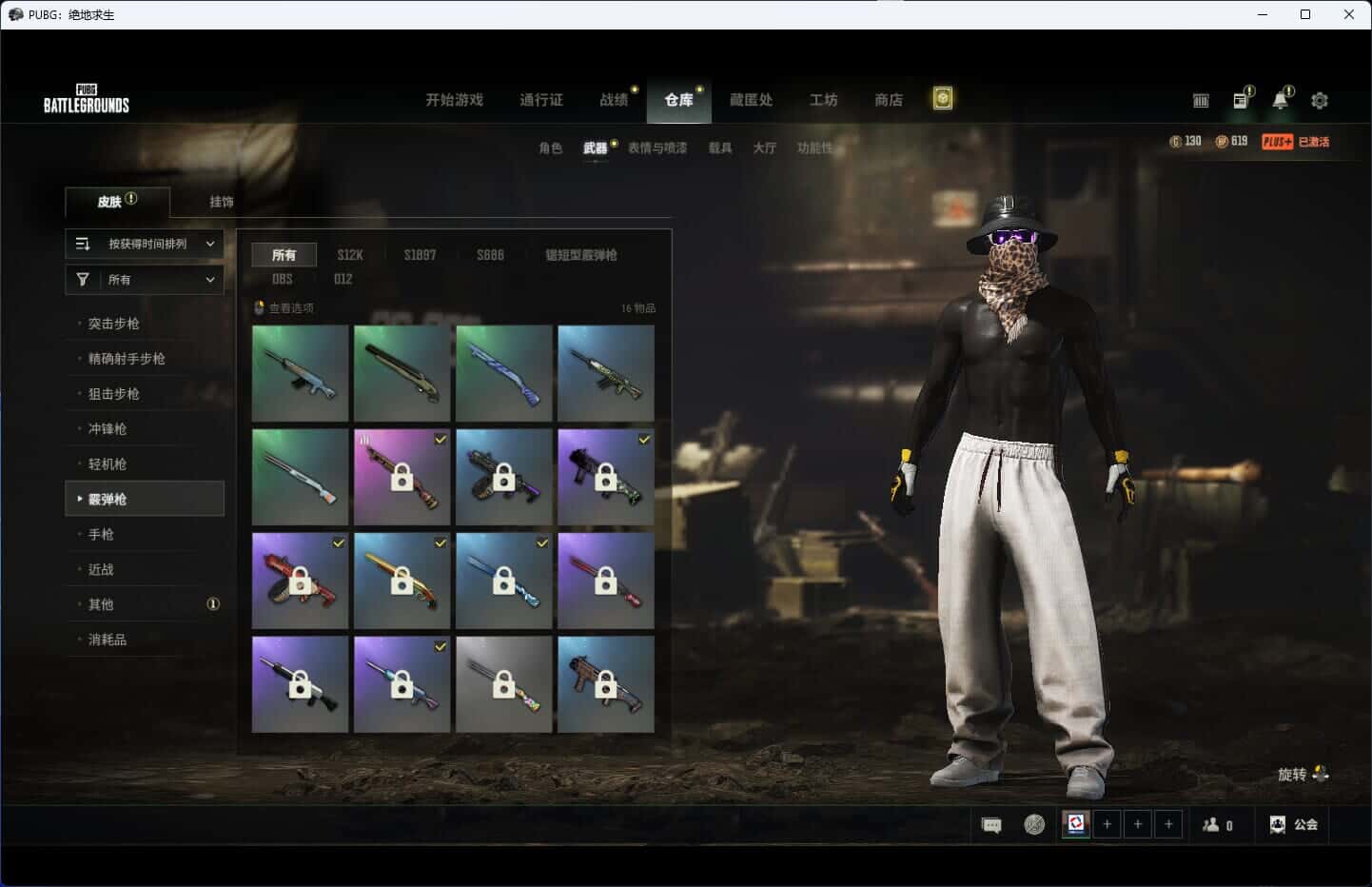1372x887 pixels.
Task: Open the 按获得时间排列 sort dropdown
Action: pyautogui.click(x=145, y=244)
